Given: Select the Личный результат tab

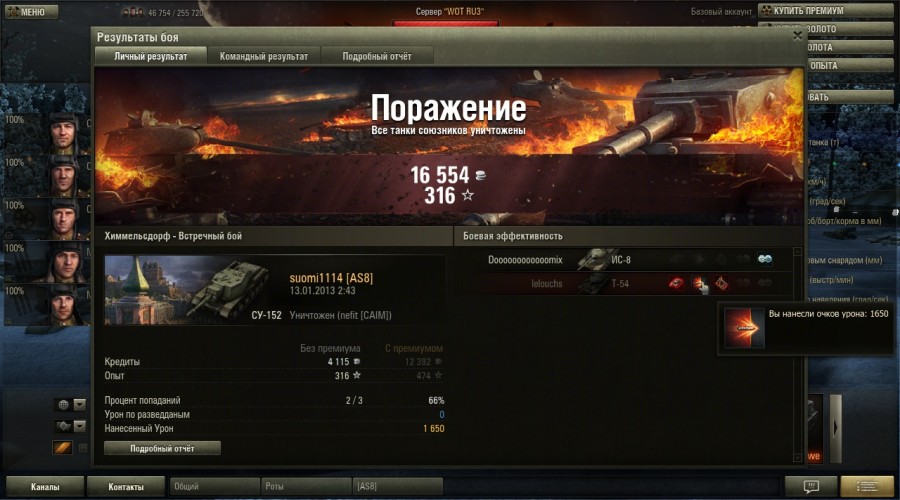Looking at the screenshot, I should coord(150,56).
